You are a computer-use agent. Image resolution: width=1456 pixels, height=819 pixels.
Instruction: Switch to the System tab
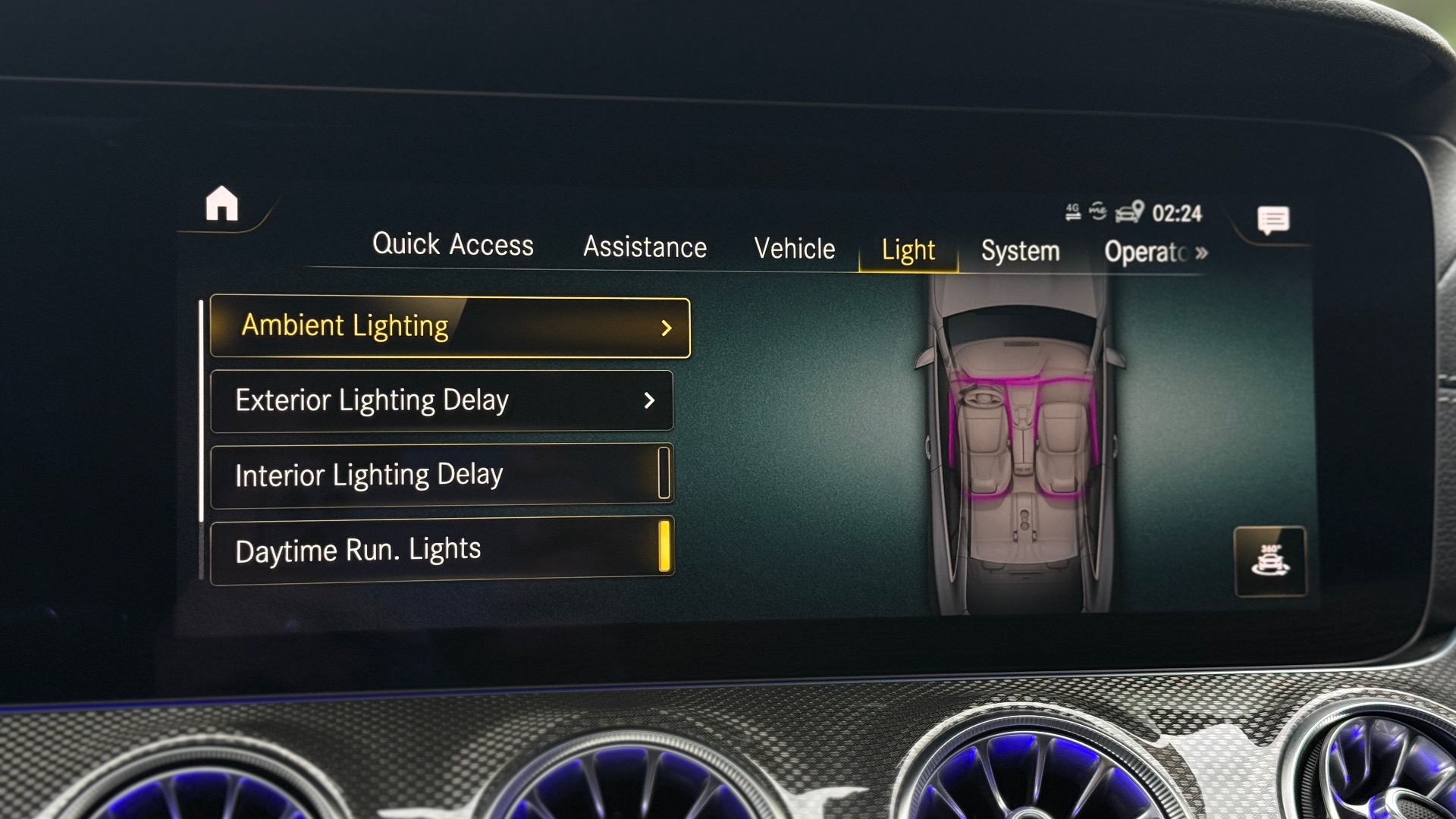click(1020, 251)
